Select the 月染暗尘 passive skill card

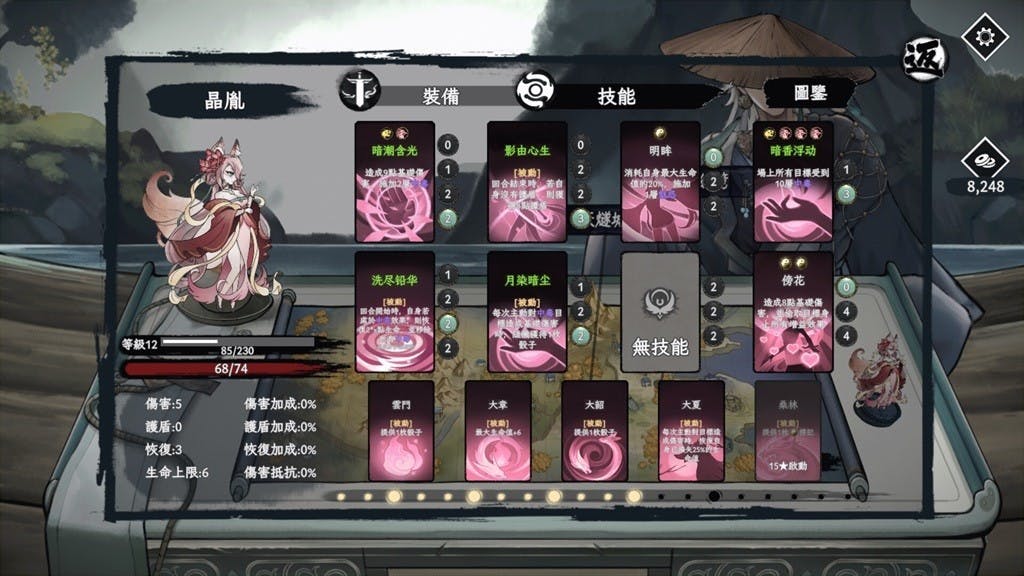click(x=527, y=311)
